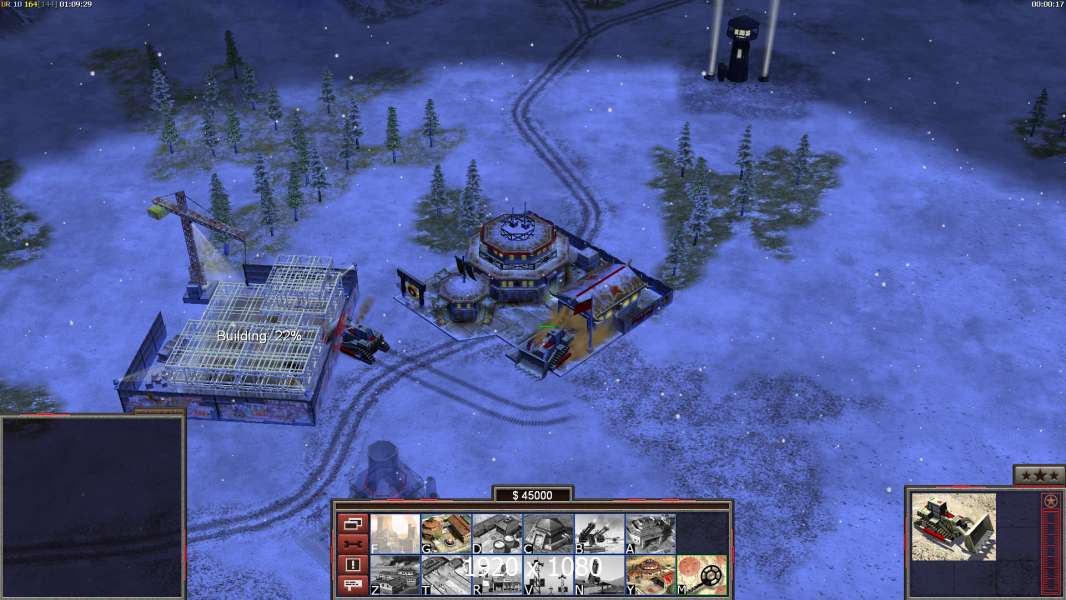
Task: Select the build icon labeled D
Action: [497, 534]
